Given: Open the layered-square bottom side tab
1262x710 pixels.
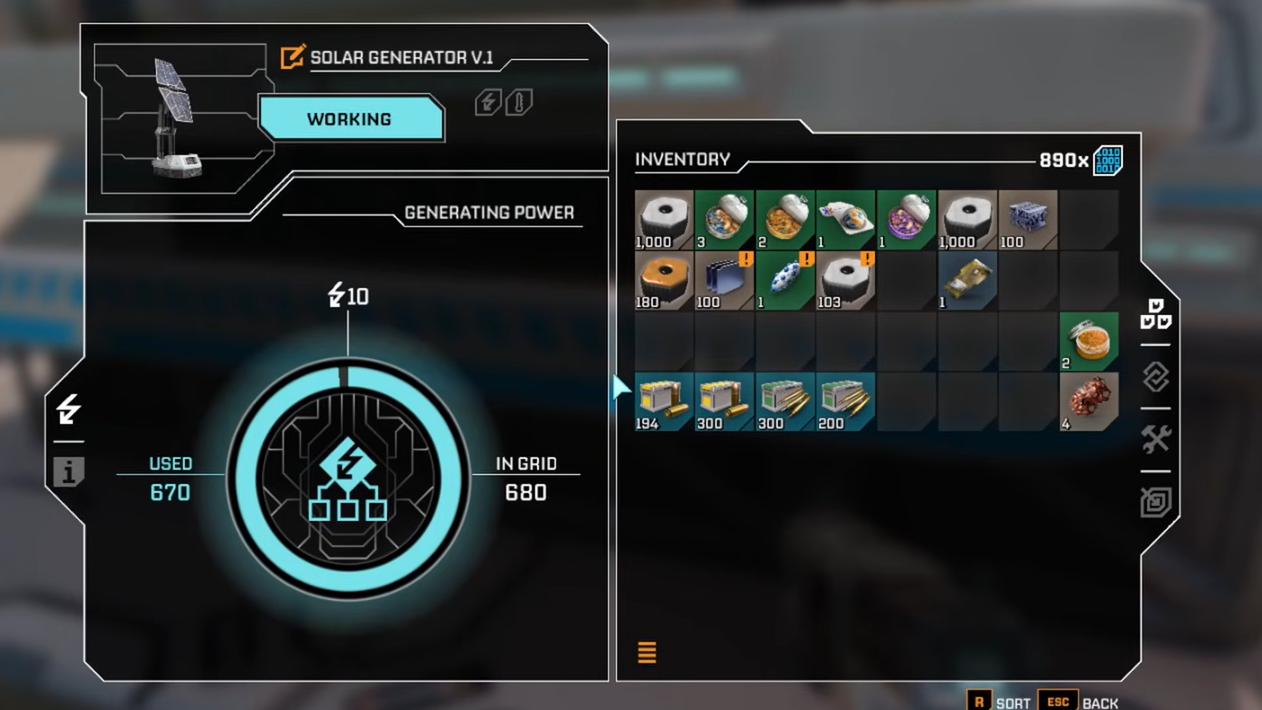Looking at the screenshot, I should (1156, 501).
